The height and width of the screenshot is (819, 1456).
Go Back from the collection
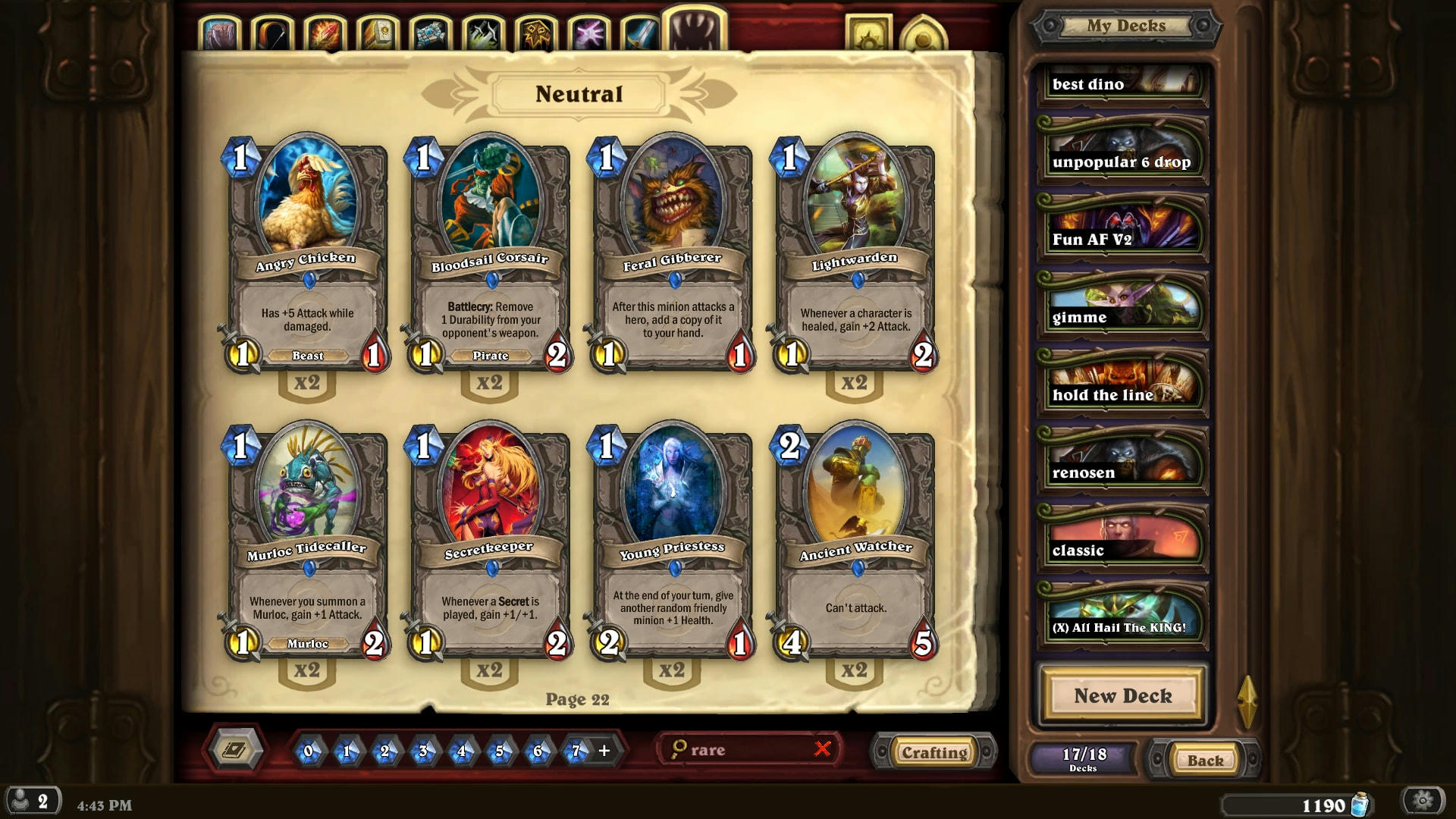(1204, 760)
